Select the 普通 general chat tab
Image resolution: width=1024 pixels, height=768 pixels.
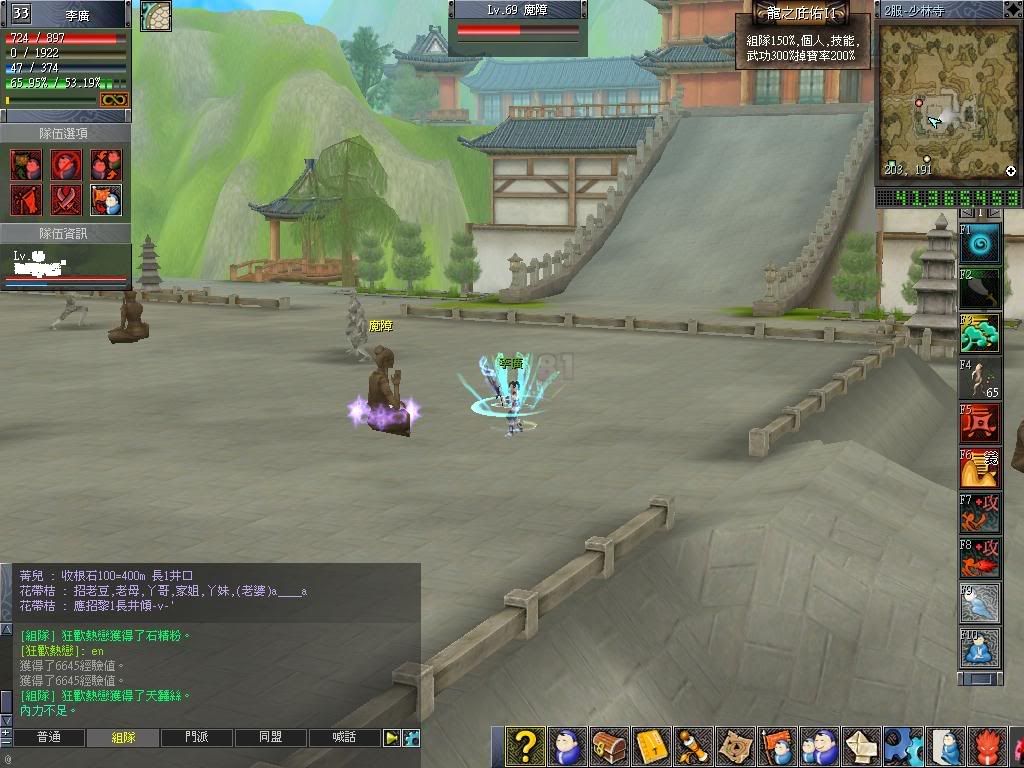48,738
